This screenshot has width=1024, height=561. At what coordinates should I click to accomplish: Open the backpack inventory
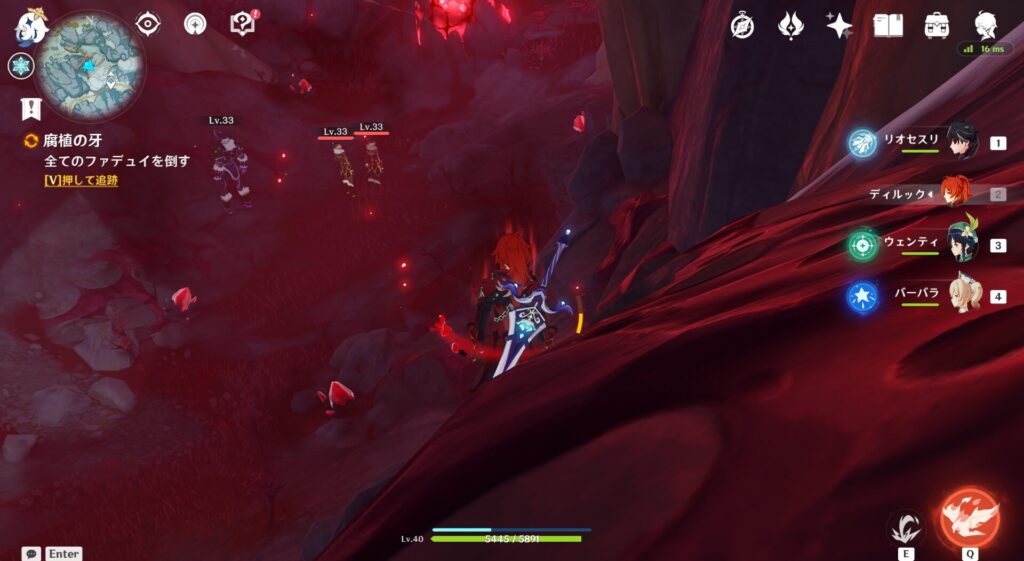pos(937,26)
